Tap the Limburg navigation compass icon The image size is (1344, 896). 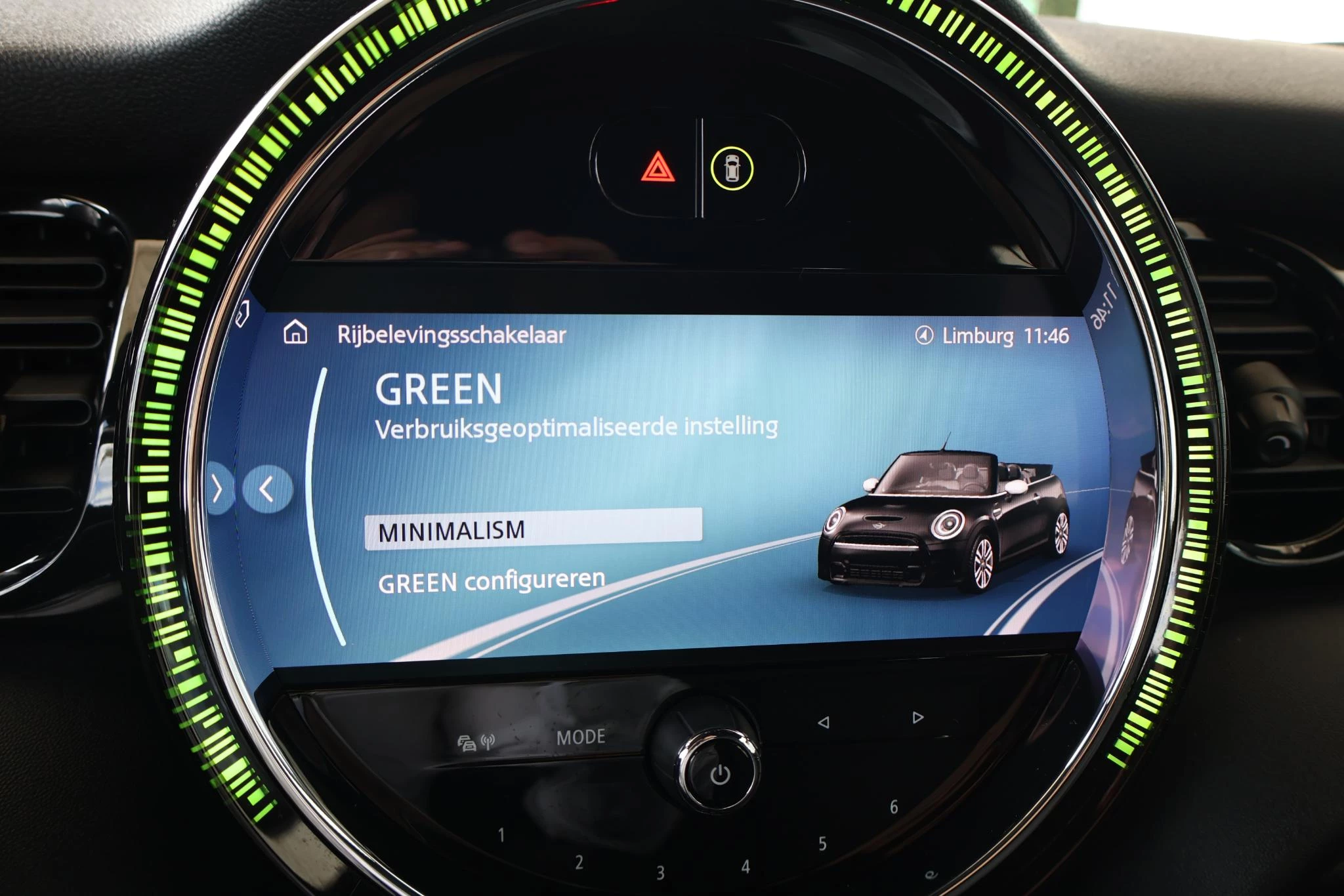924,336
